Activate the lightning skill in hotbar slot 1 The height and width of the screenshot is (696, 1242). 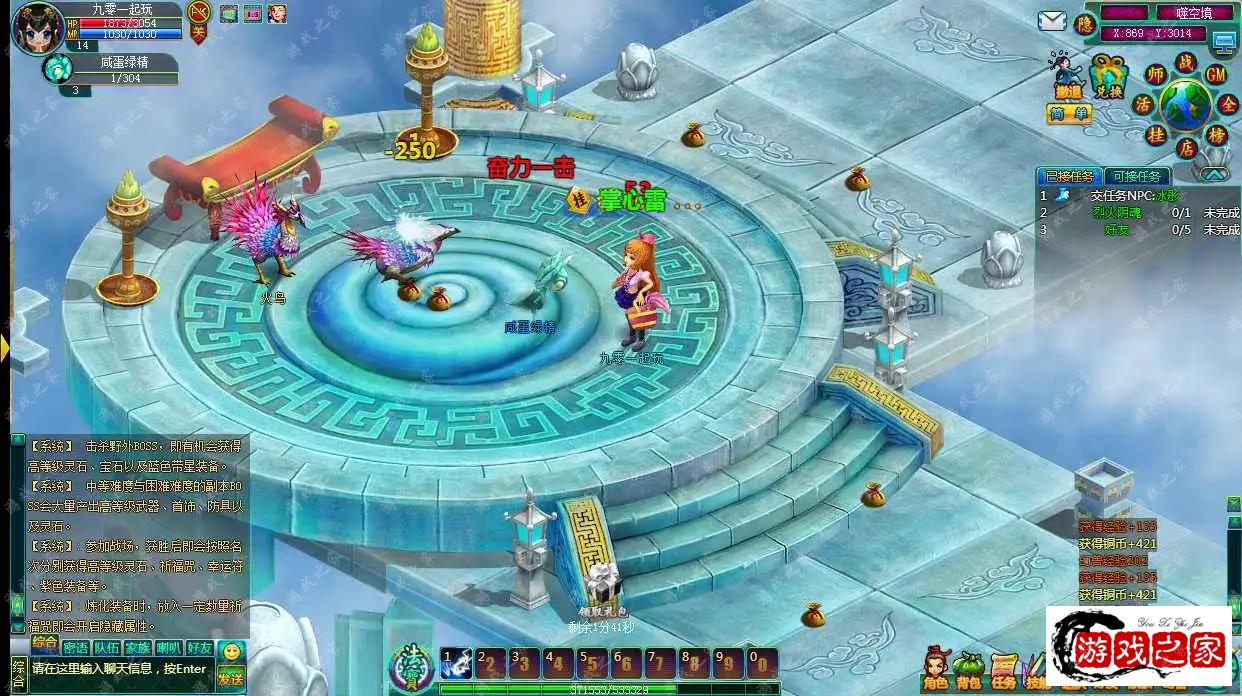[x=457, y=663]
